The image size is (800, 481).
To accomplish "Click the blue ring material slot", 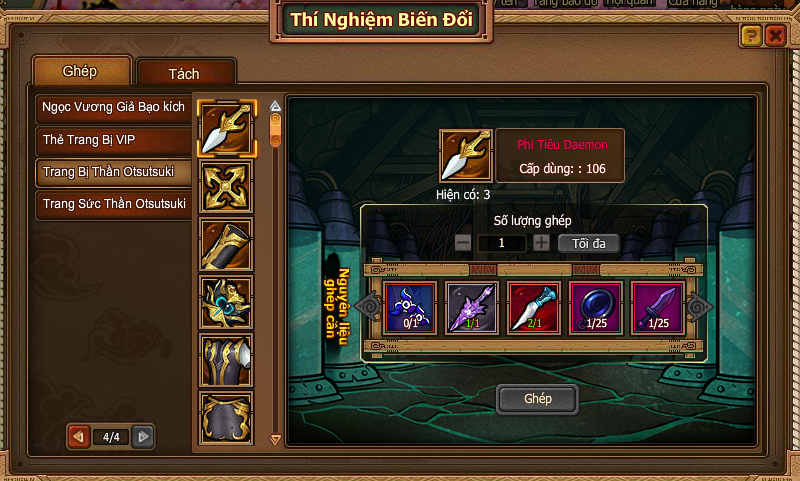I will coord(596,307).
